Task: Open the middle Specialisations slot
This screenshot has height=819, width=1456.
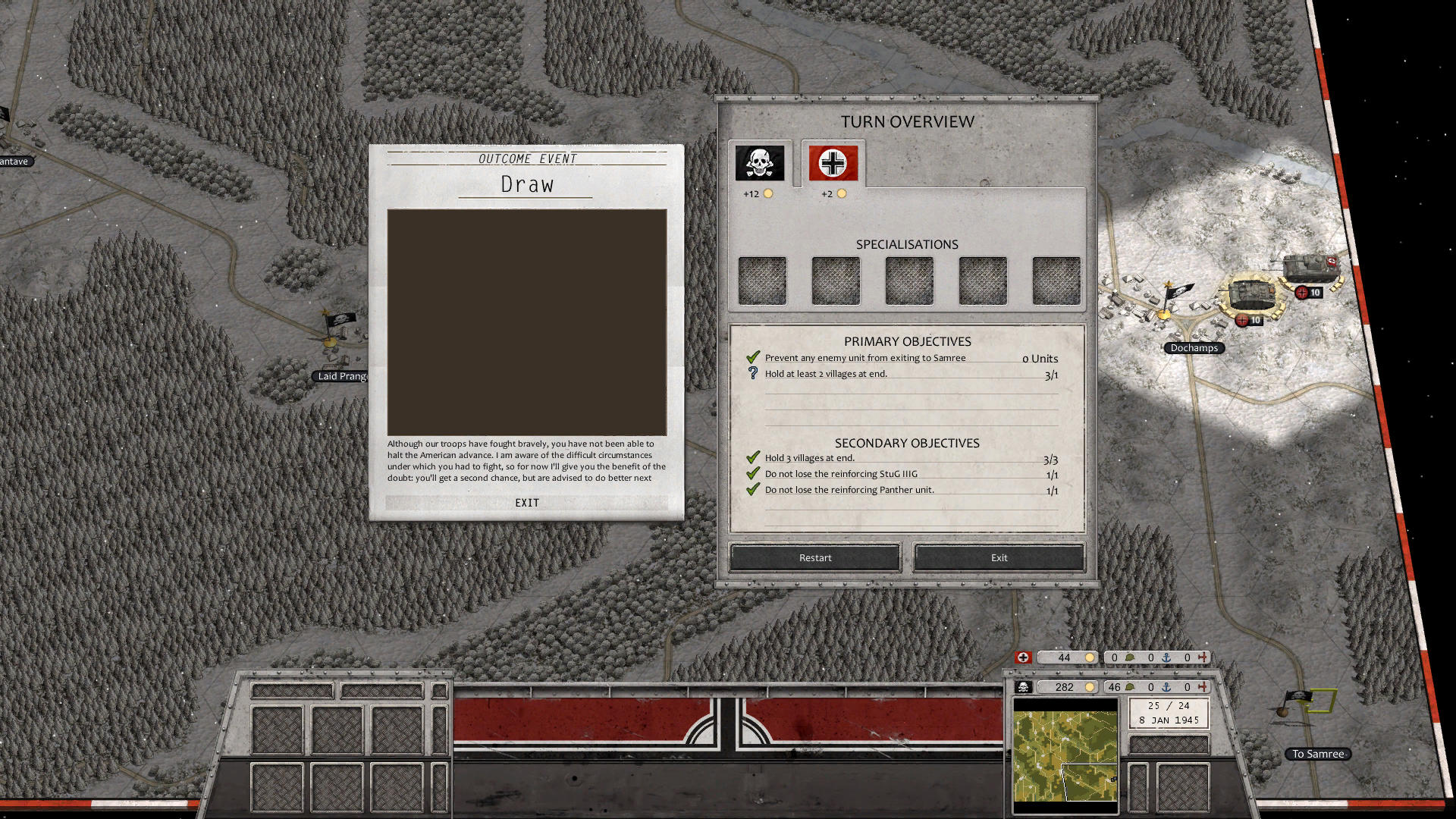Action: point(908,280)
